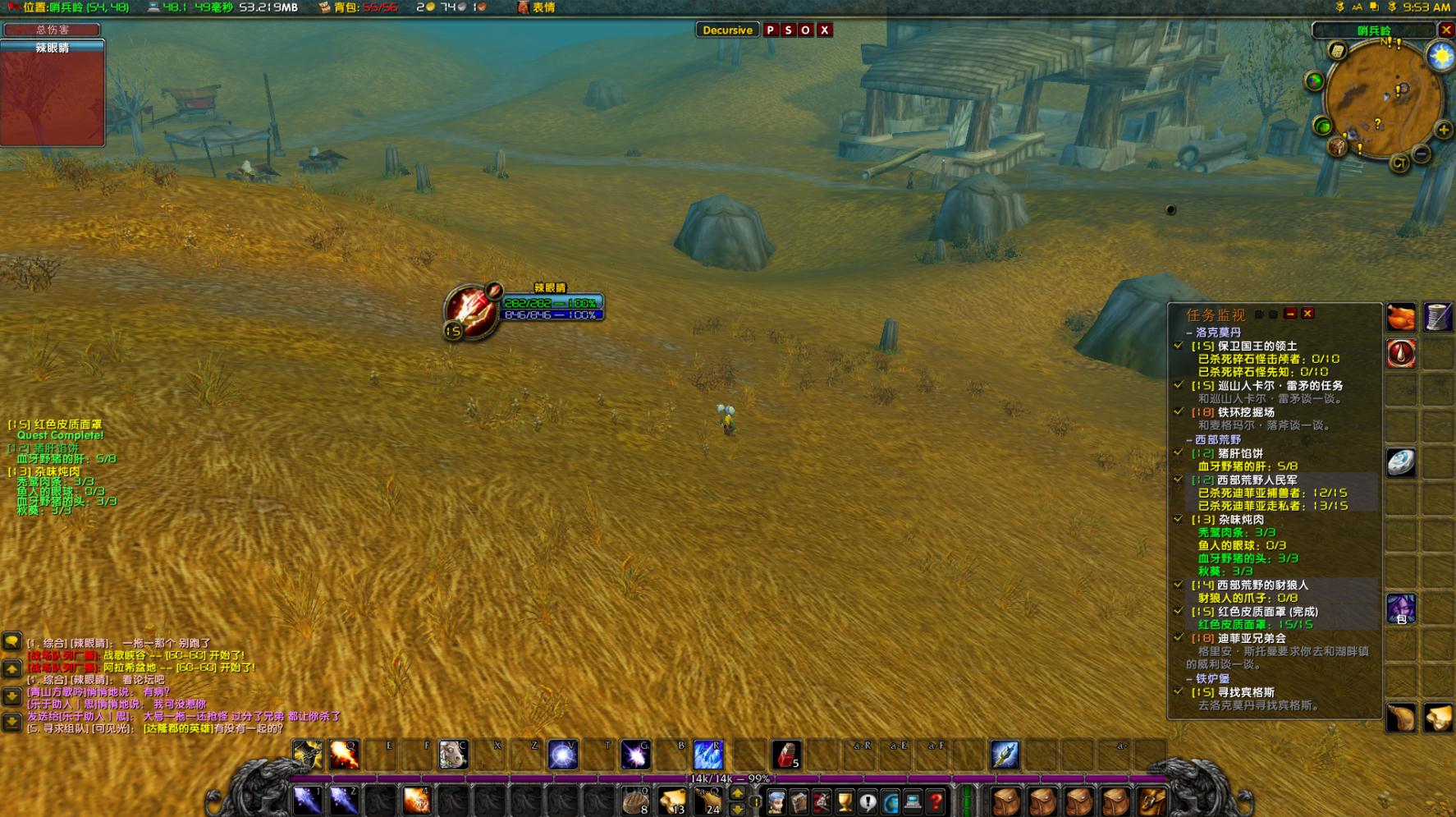1456x817 pixels.
Task: Cast the fire blast spell on key Q
Action: point(344,755)
